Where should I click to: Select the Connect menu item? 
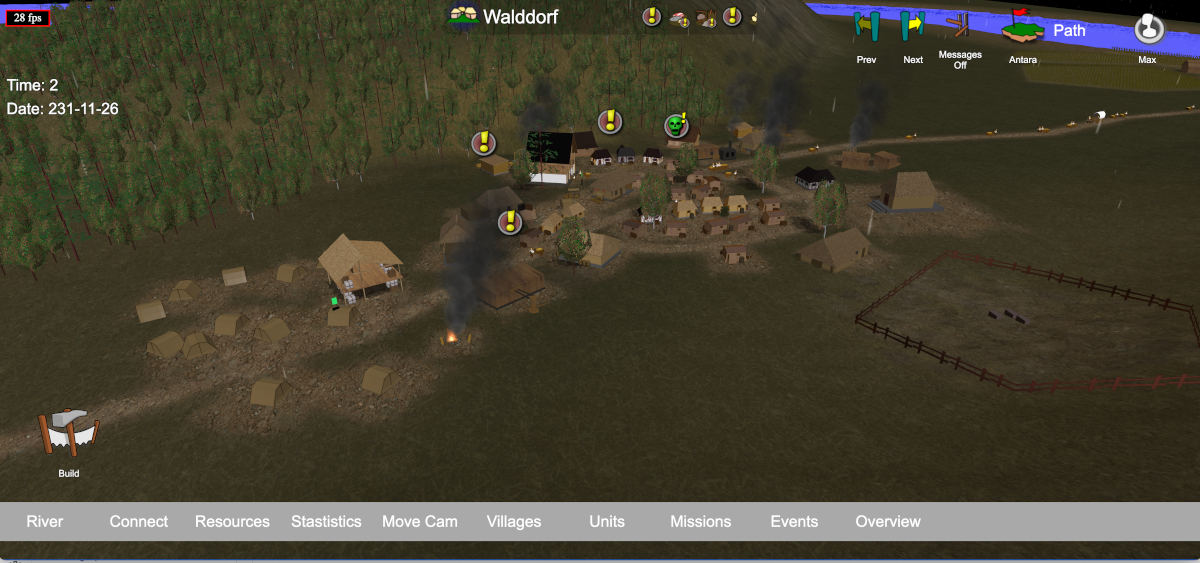coord(139,521)
